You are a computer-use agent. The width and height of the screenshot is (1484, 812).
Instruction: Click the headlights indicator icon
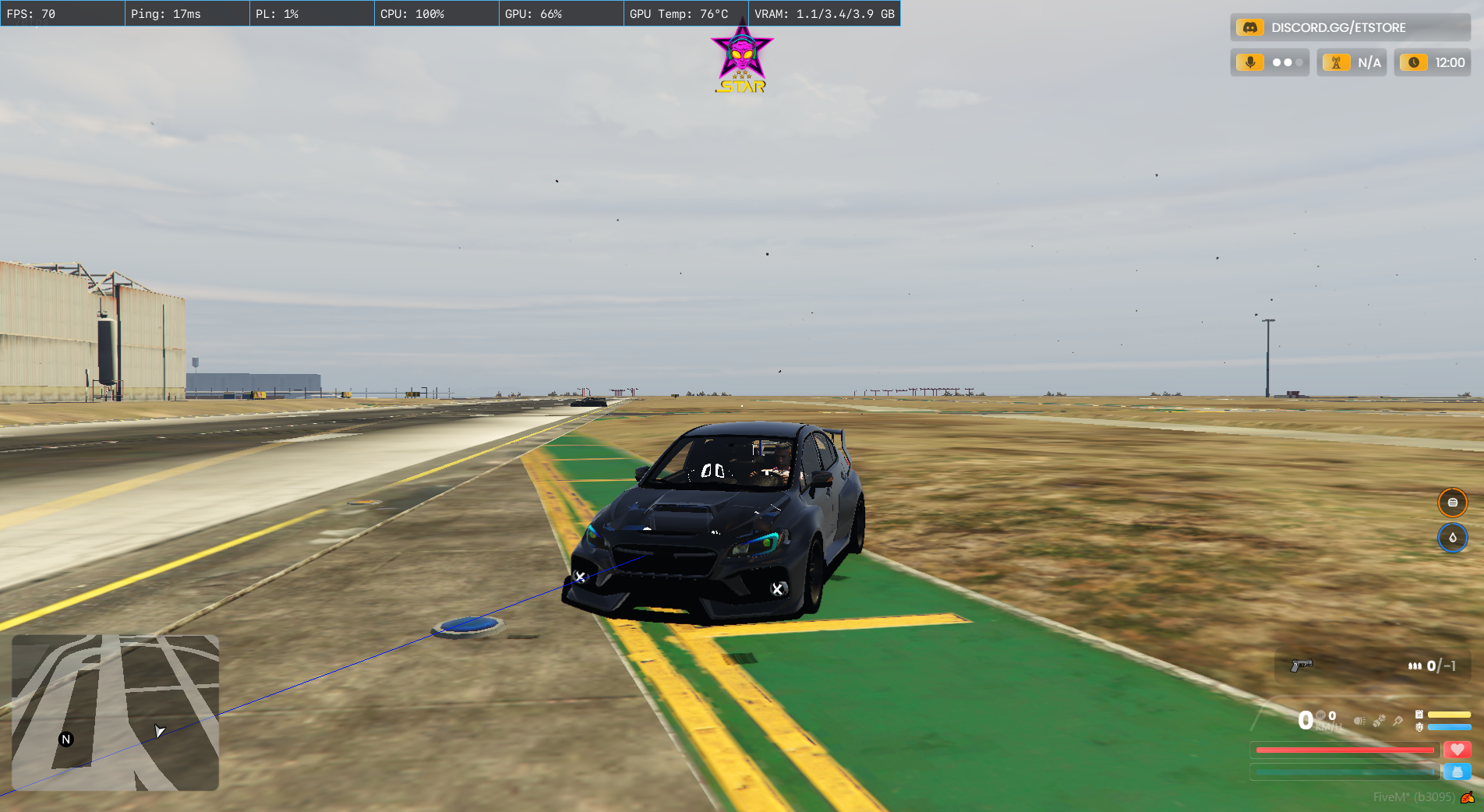coord(1359,721)
